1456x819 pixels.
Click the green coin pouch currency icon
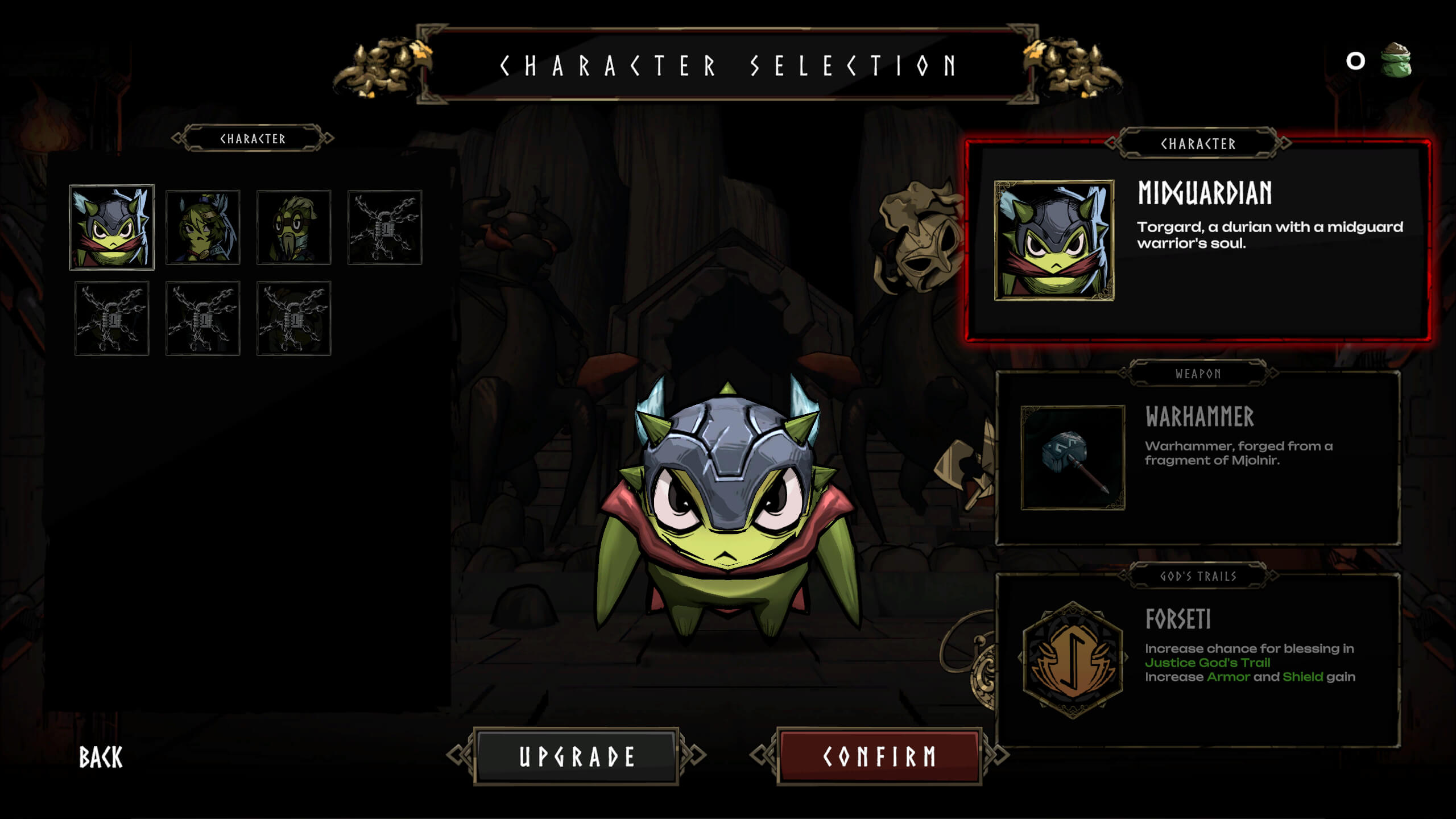[1397, 60]
